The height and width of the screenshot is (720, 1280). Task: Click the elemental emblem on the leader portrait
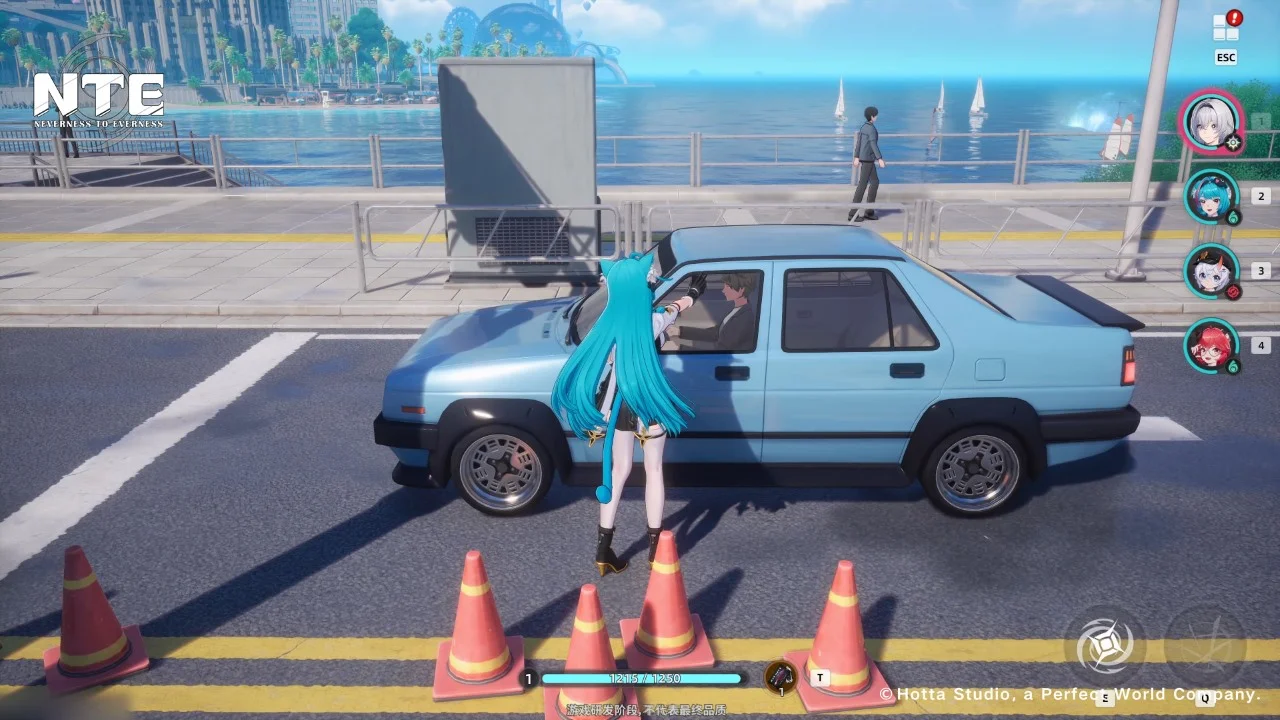pyautogui.click(x=1233, y=142)
